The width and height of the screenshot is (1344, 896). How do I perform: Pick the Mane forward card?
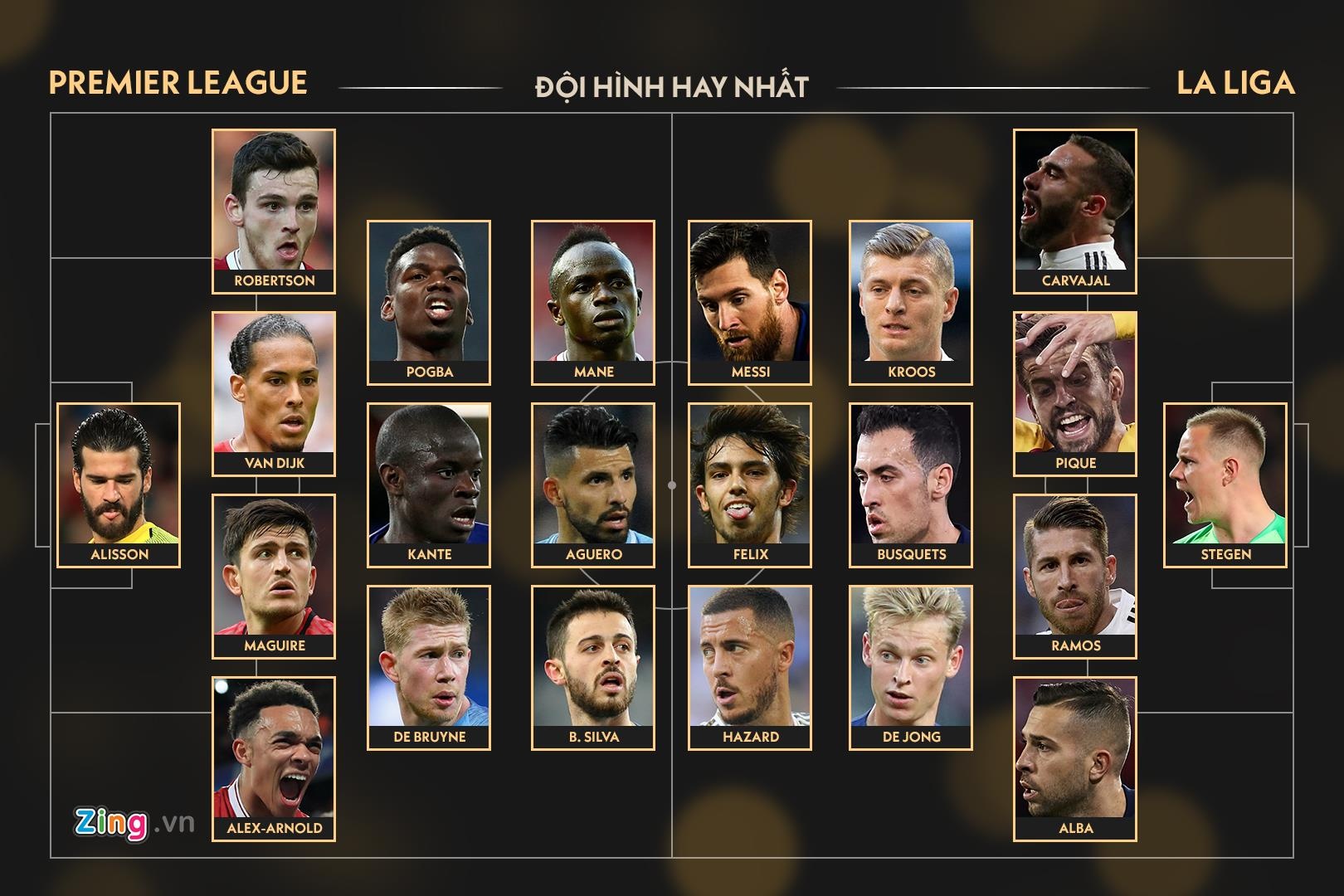click(x=593, y=302)
